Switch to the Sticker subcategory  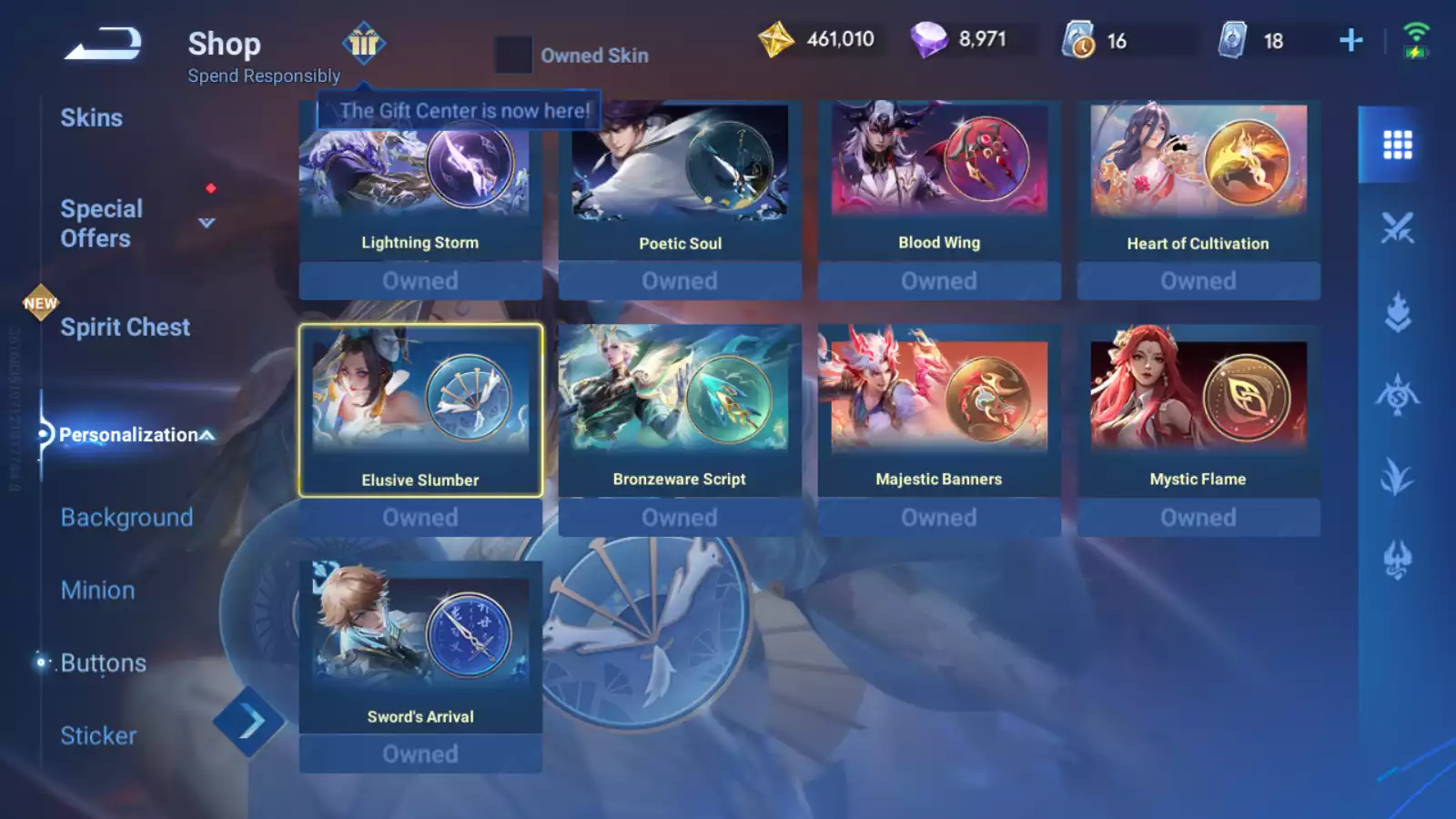(x=98, y=735)
